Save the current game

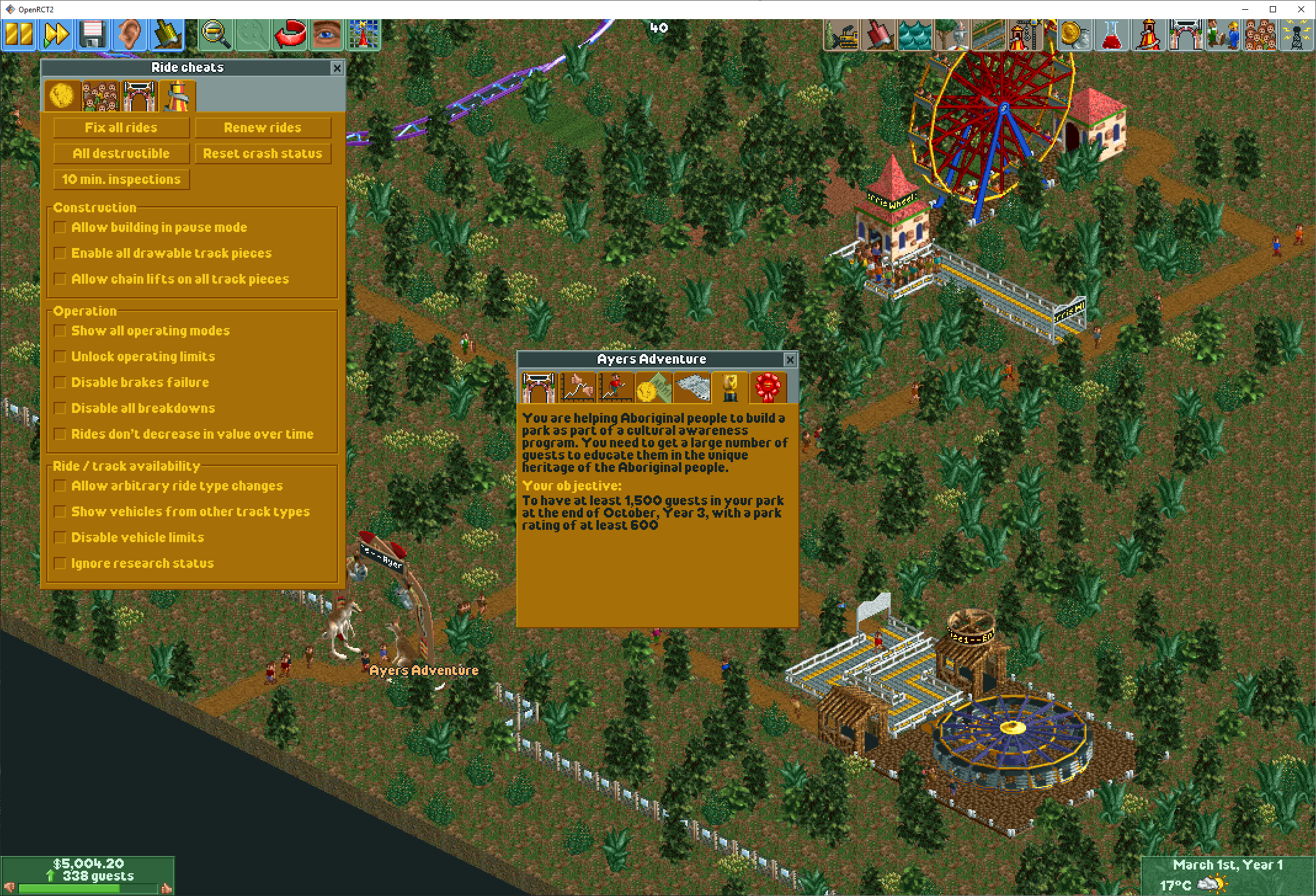(x=93, y=34)
